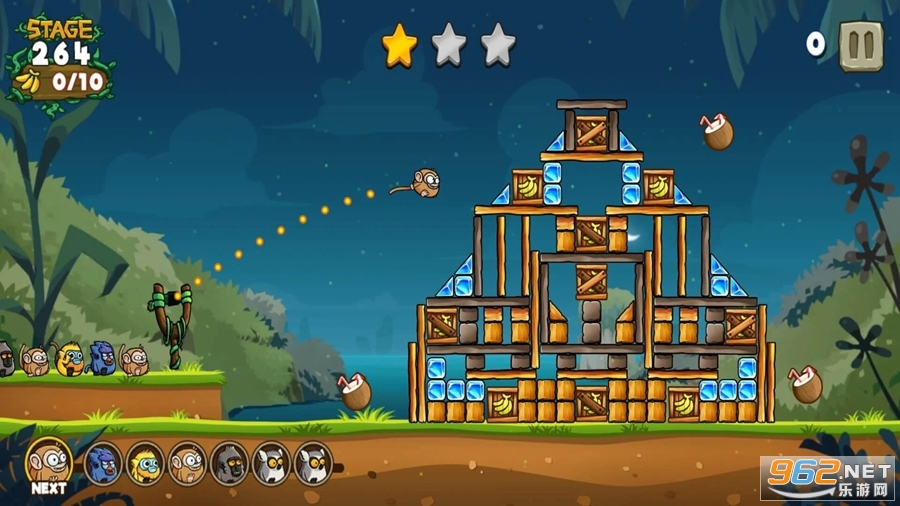900x506 pixels.
Task: Pick the yellow monkey queue icon
Action: tap(145, 463)
